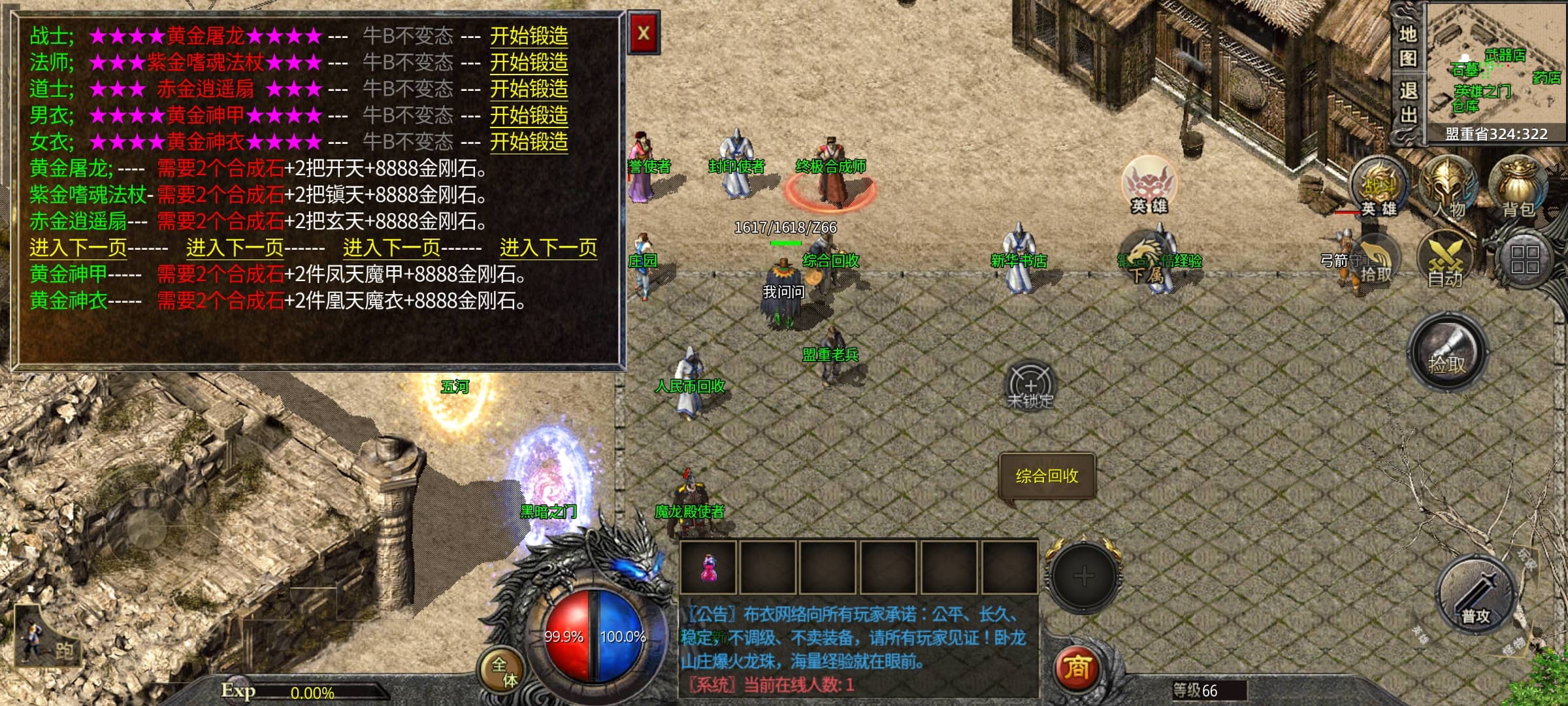
Task: Start forging on the 战士 黄金屠龙 row
Action: [x=529, y=36]
